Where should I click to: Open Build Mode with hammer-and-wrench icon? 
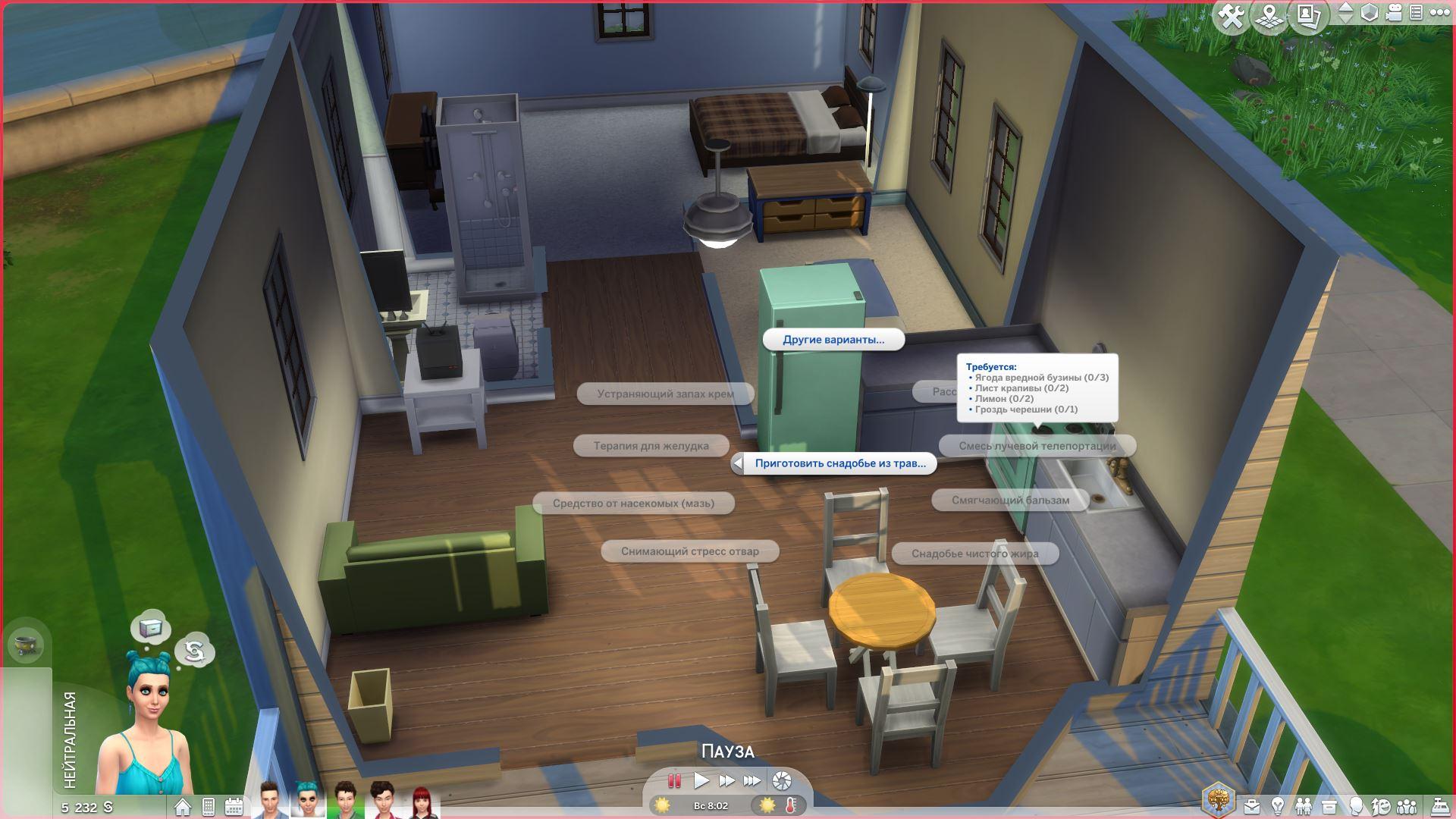point(1230,17)
